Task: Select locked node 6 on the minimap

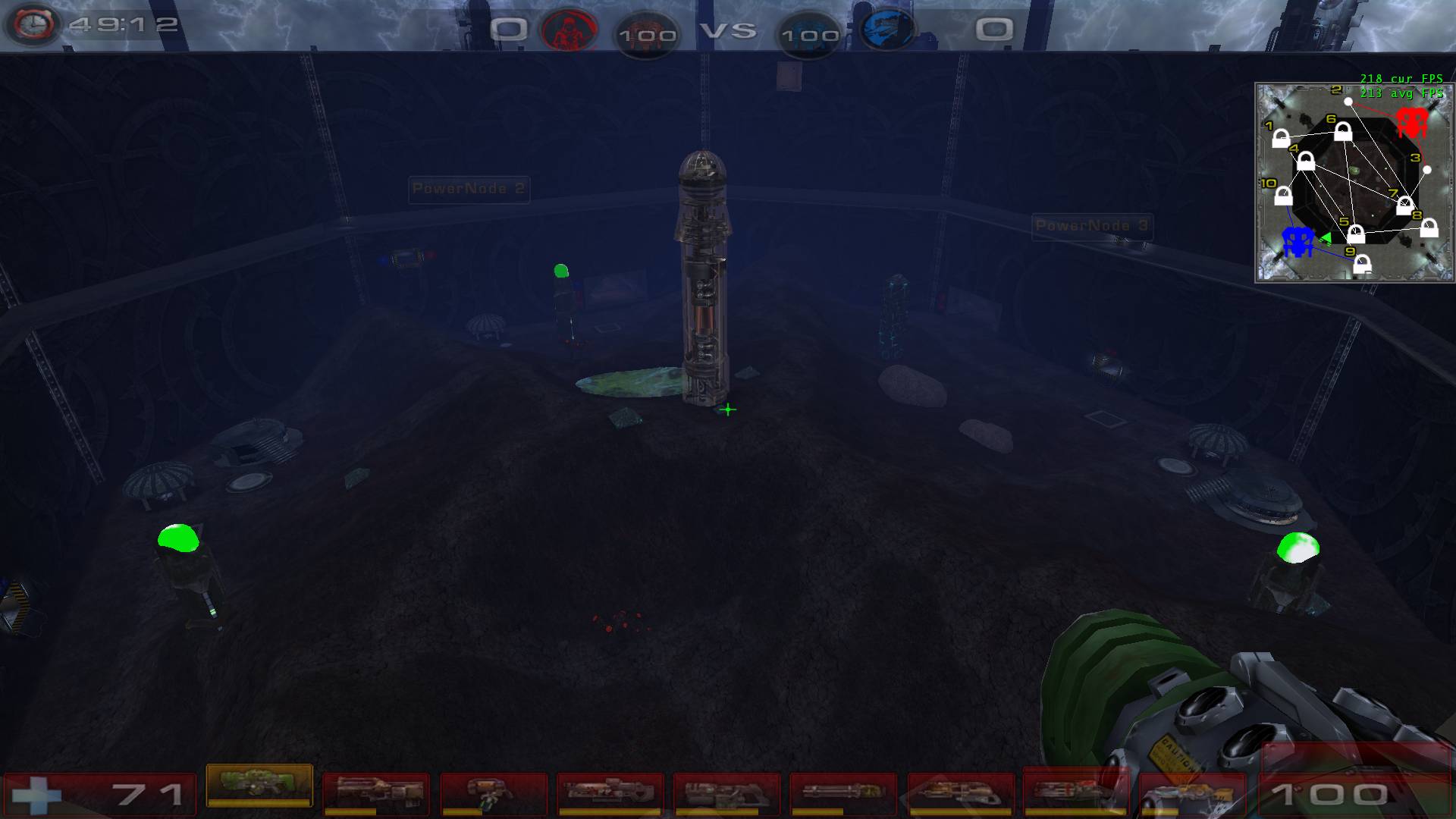Action: click(1343, 132)
